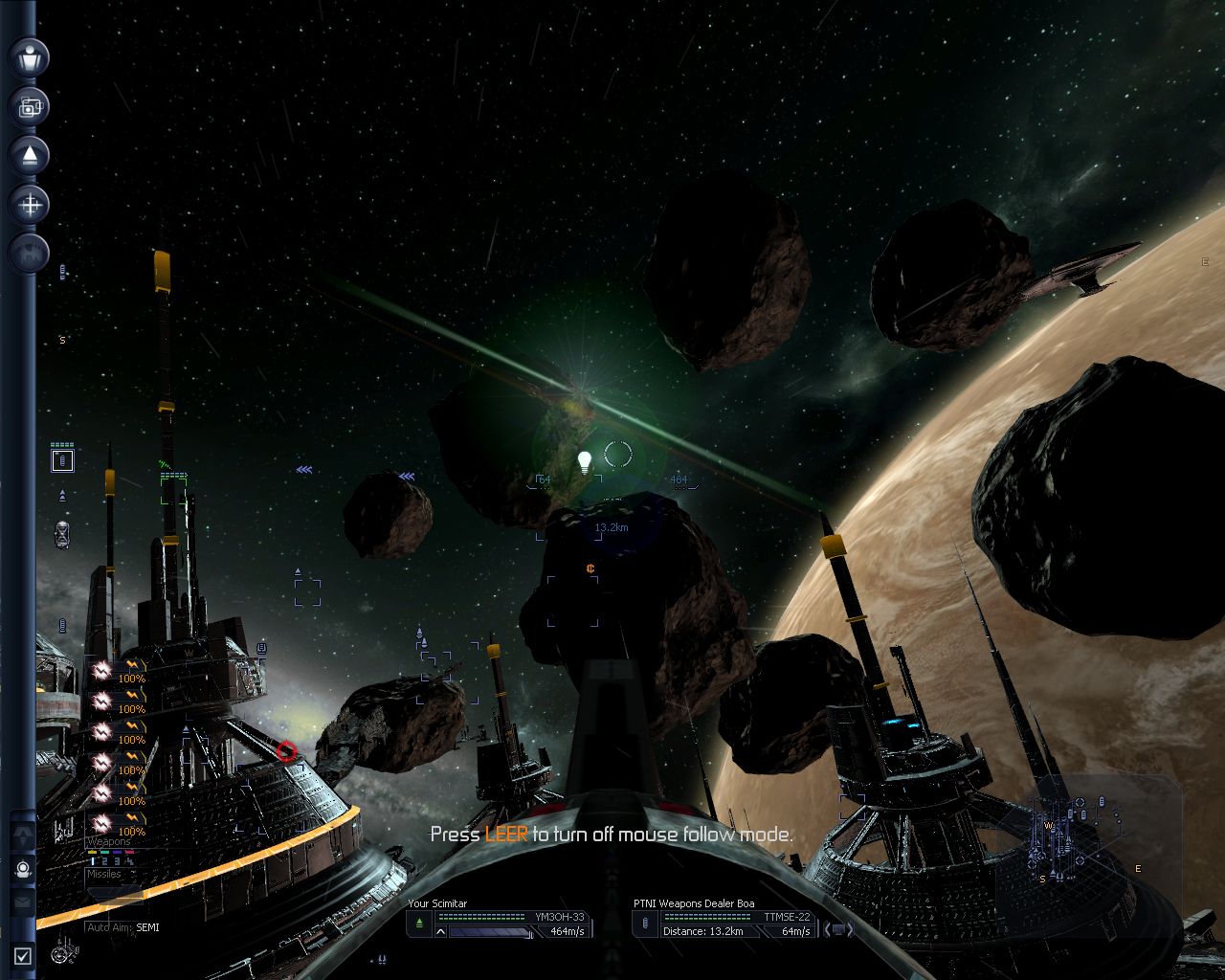Open the pilot personal menu icon

[30, 57]
